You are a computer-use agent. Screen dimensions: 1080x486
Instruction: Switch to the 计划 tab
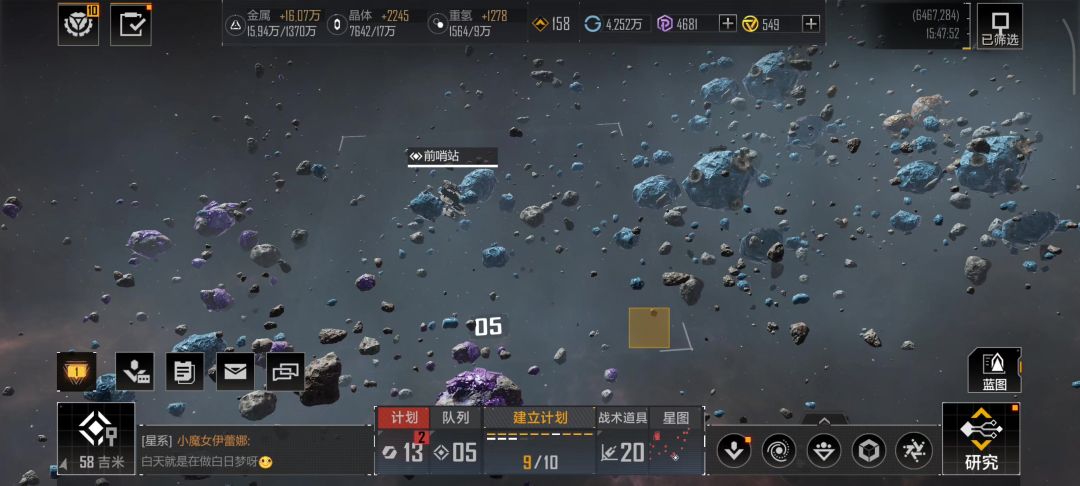click(x=404, y=418)
